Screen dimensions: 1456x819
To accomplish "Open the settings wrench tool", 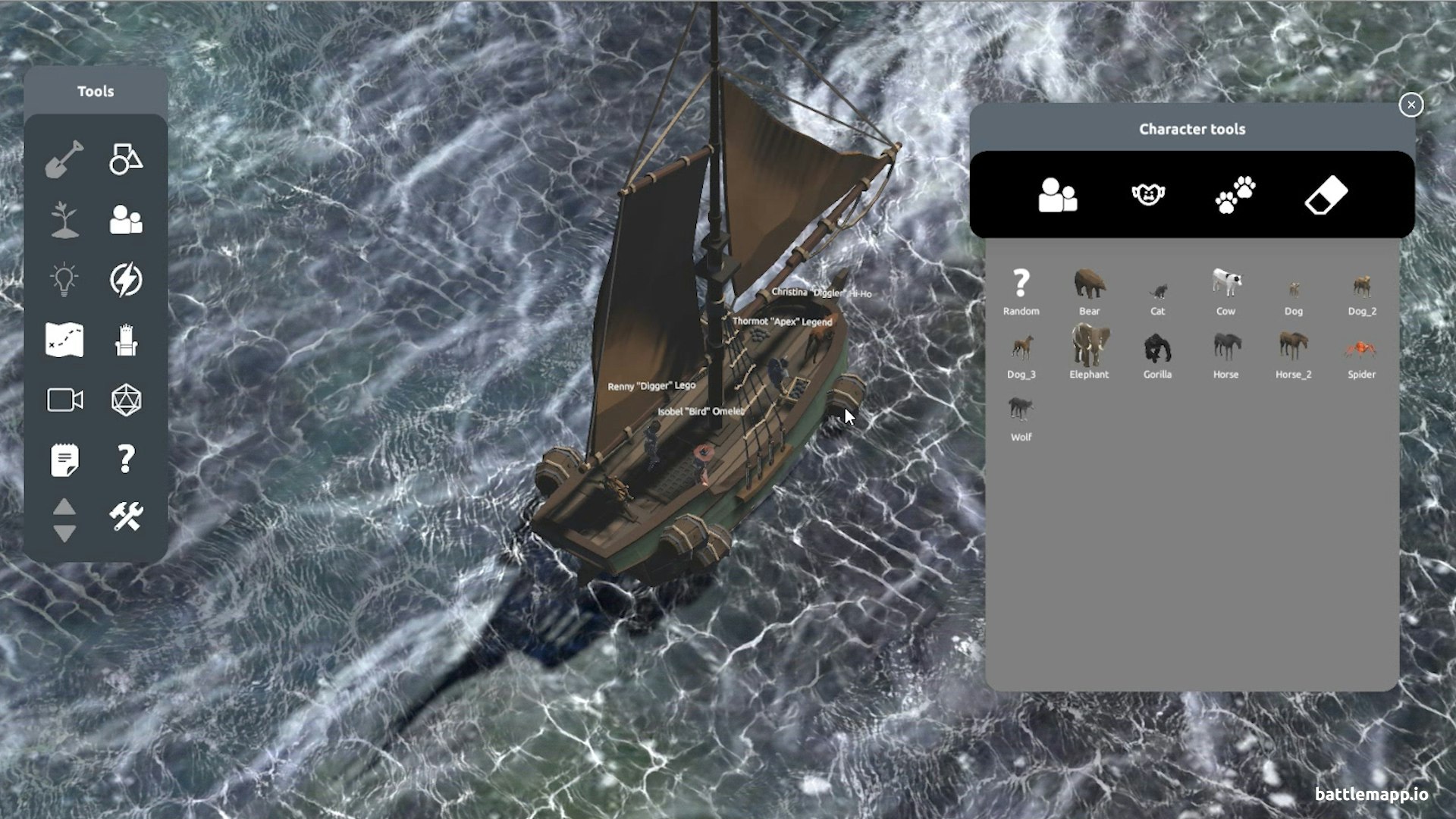I will pyautogui.click(x=126, y=515).
